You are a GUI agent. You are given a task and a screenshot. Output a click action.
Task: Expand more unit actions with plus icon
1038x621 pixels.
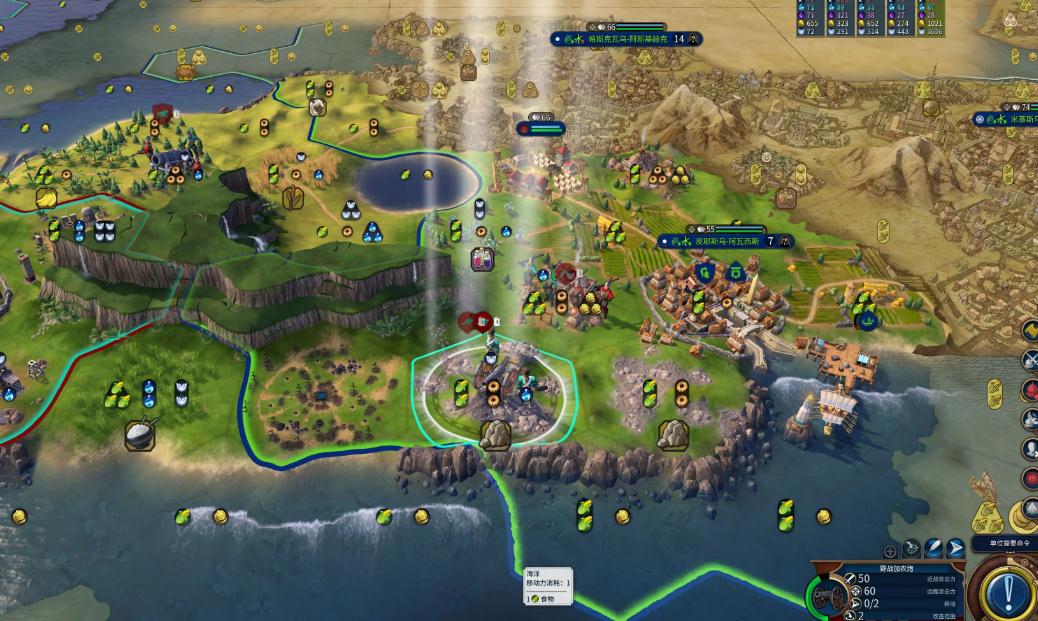890,550
